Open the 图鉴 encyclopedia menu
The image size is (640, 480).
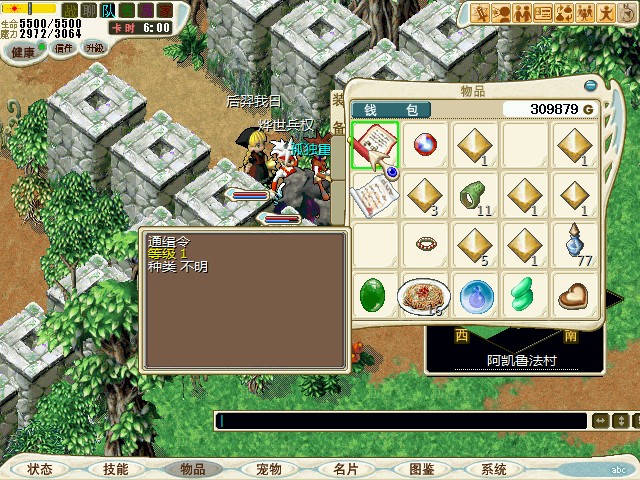pos(421,469)
